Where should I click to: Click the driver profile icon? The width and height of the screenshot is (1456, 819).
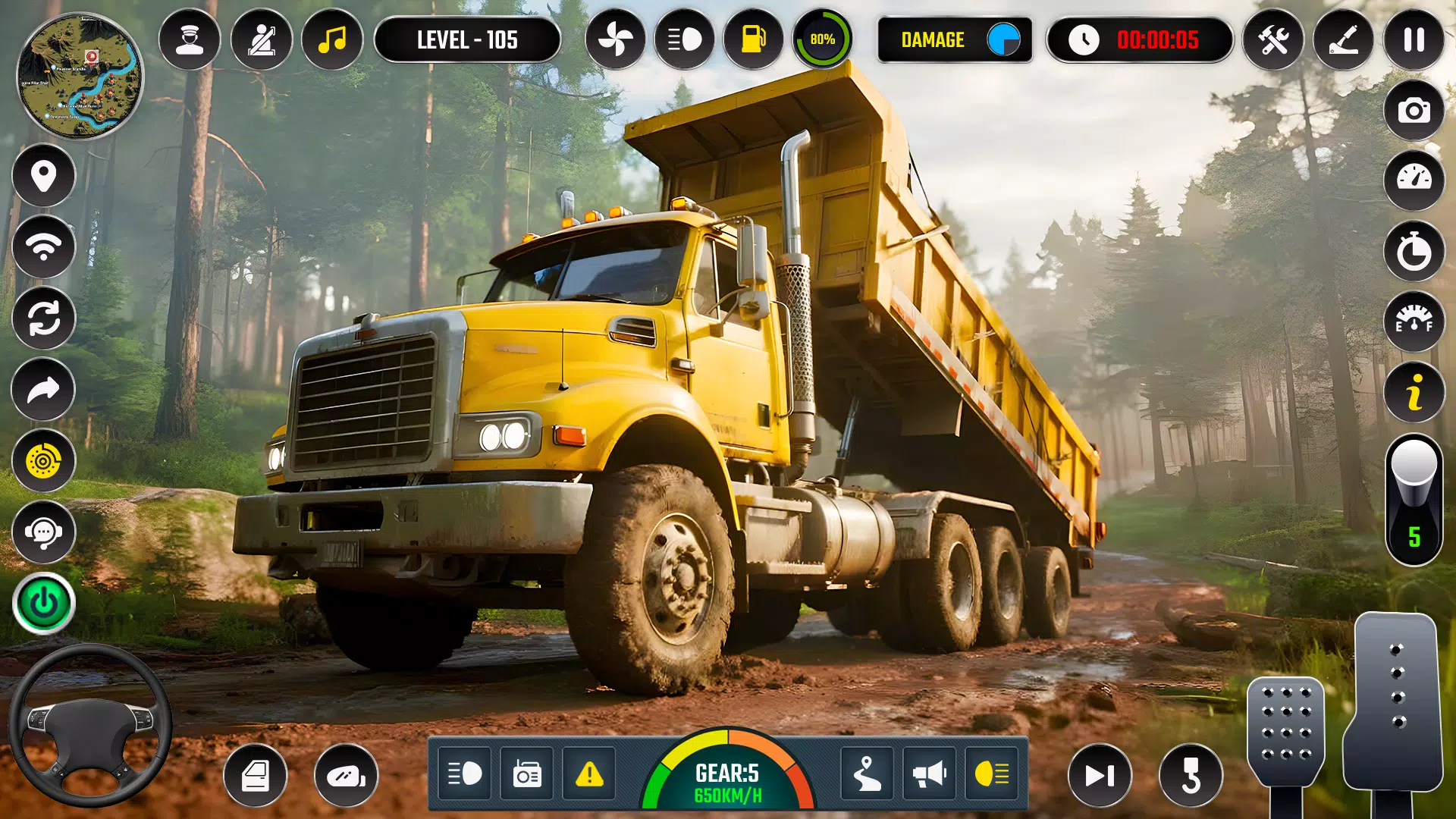(x=190, y=39)
